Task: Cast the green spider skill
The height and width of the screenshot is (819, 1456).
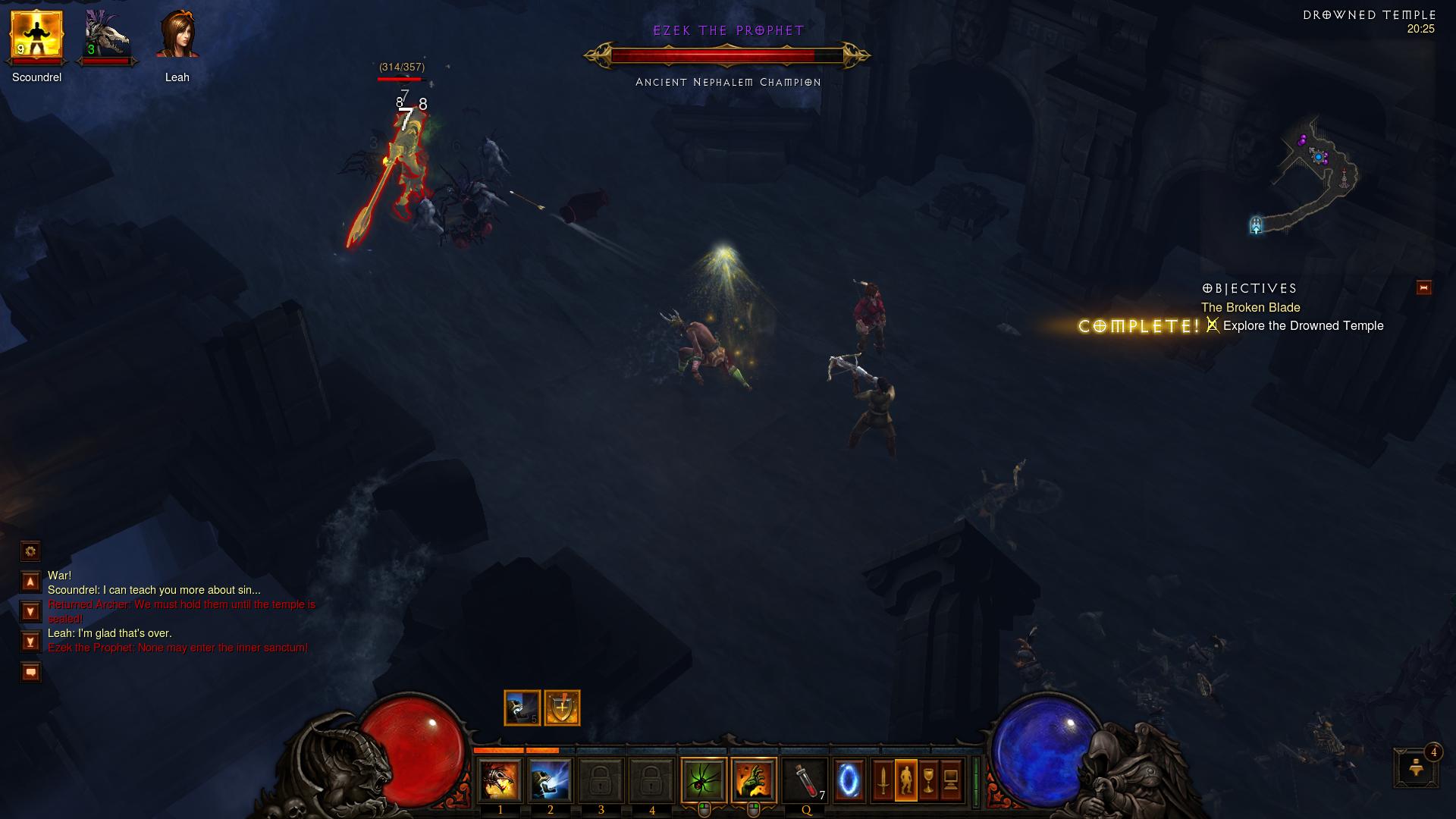Action: click(x=704, y=780)
